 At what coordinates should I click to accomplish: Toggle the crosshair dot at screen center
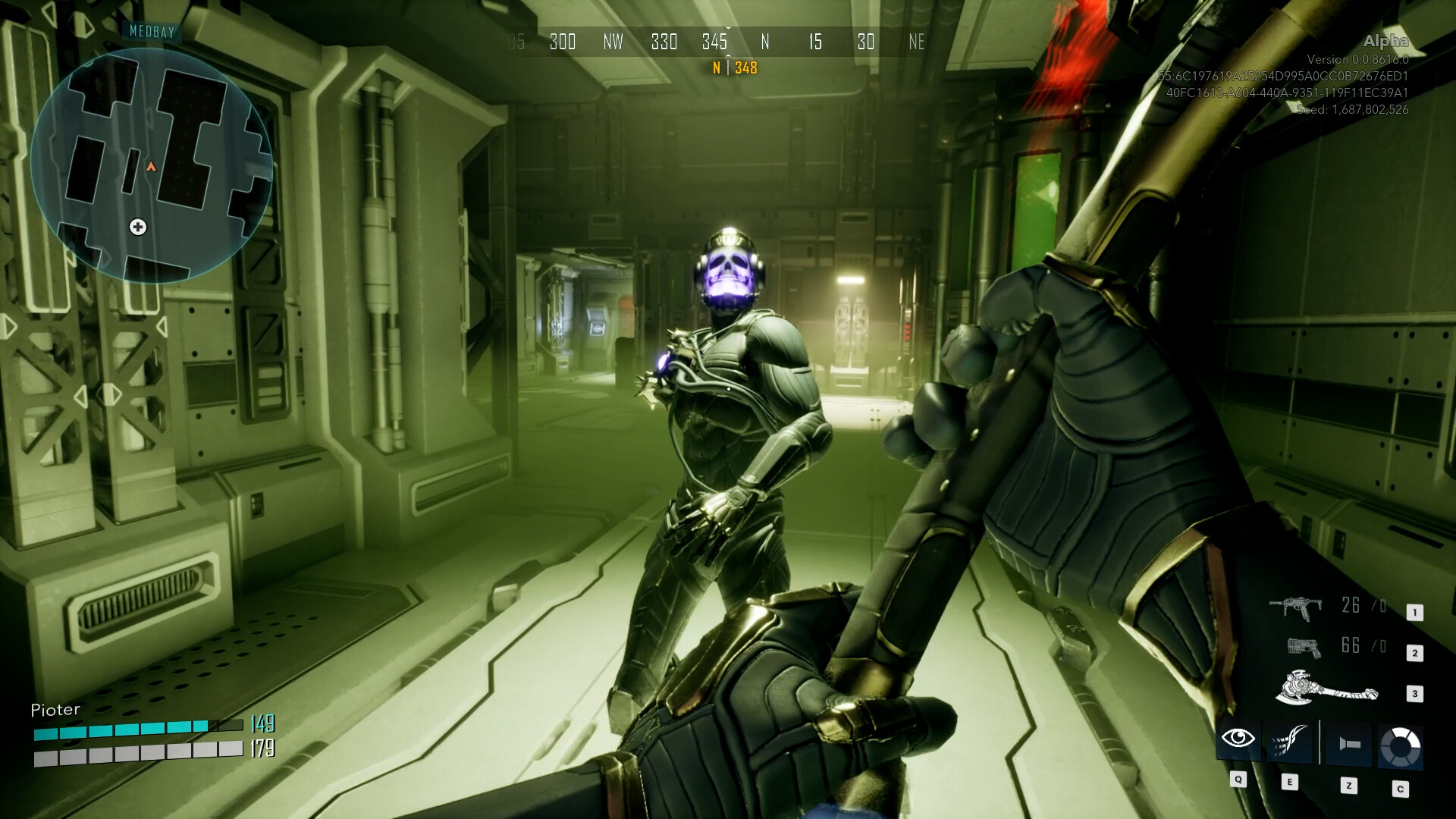click(728, 388)
